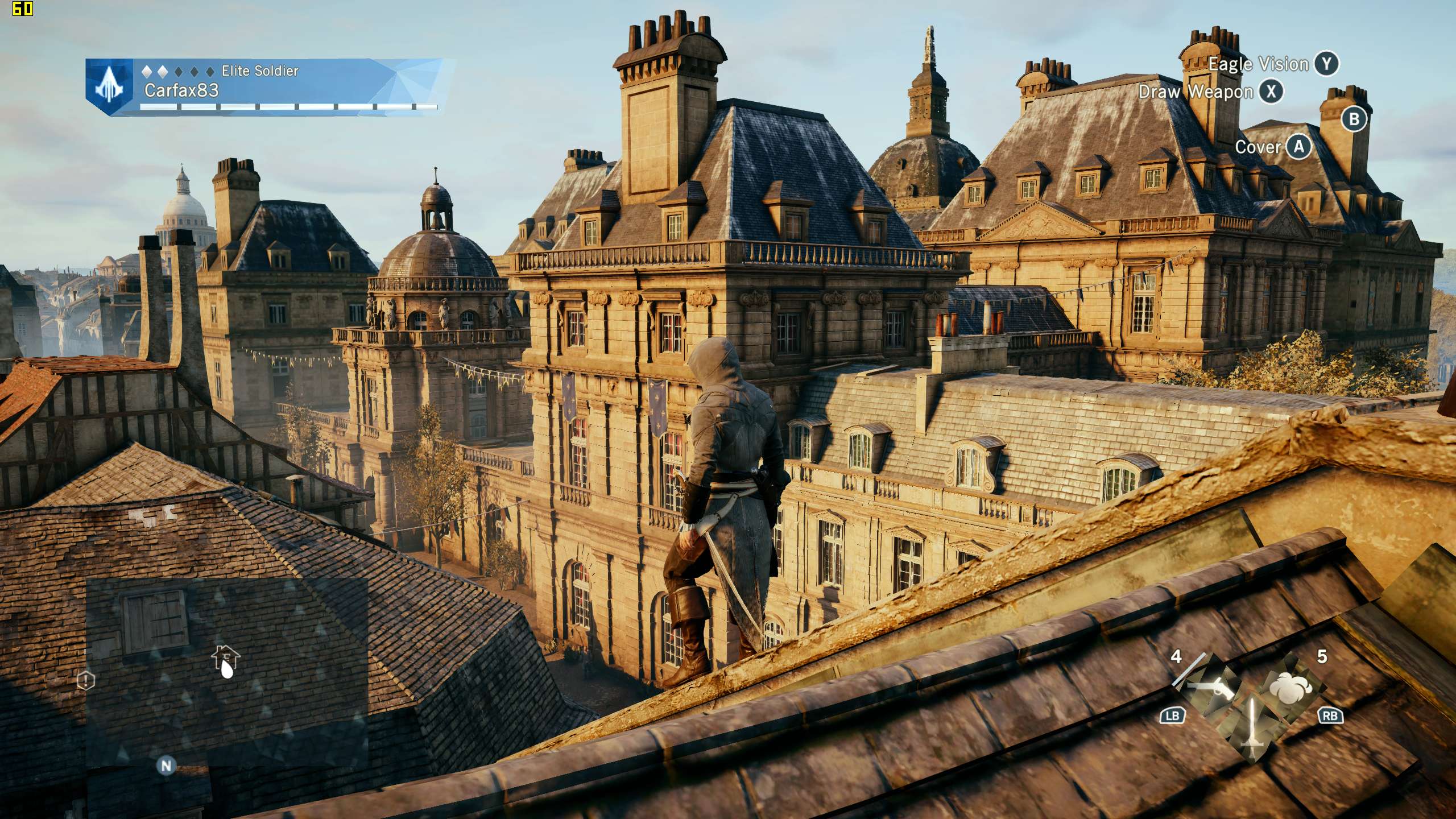Click the Carfax83 player name banner
Image resolution: width=1456 pixels, height=819 pixels.
point(182,90)
